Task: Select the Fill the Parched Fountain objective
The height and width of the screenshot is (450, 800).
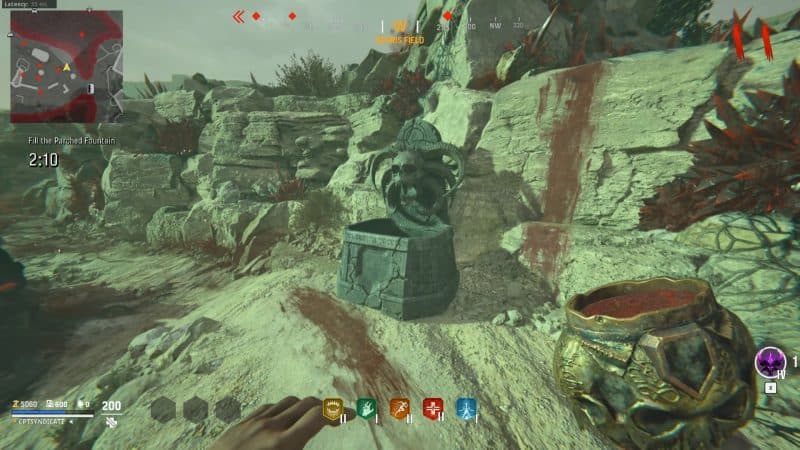Action: click(x=71, y=141)
